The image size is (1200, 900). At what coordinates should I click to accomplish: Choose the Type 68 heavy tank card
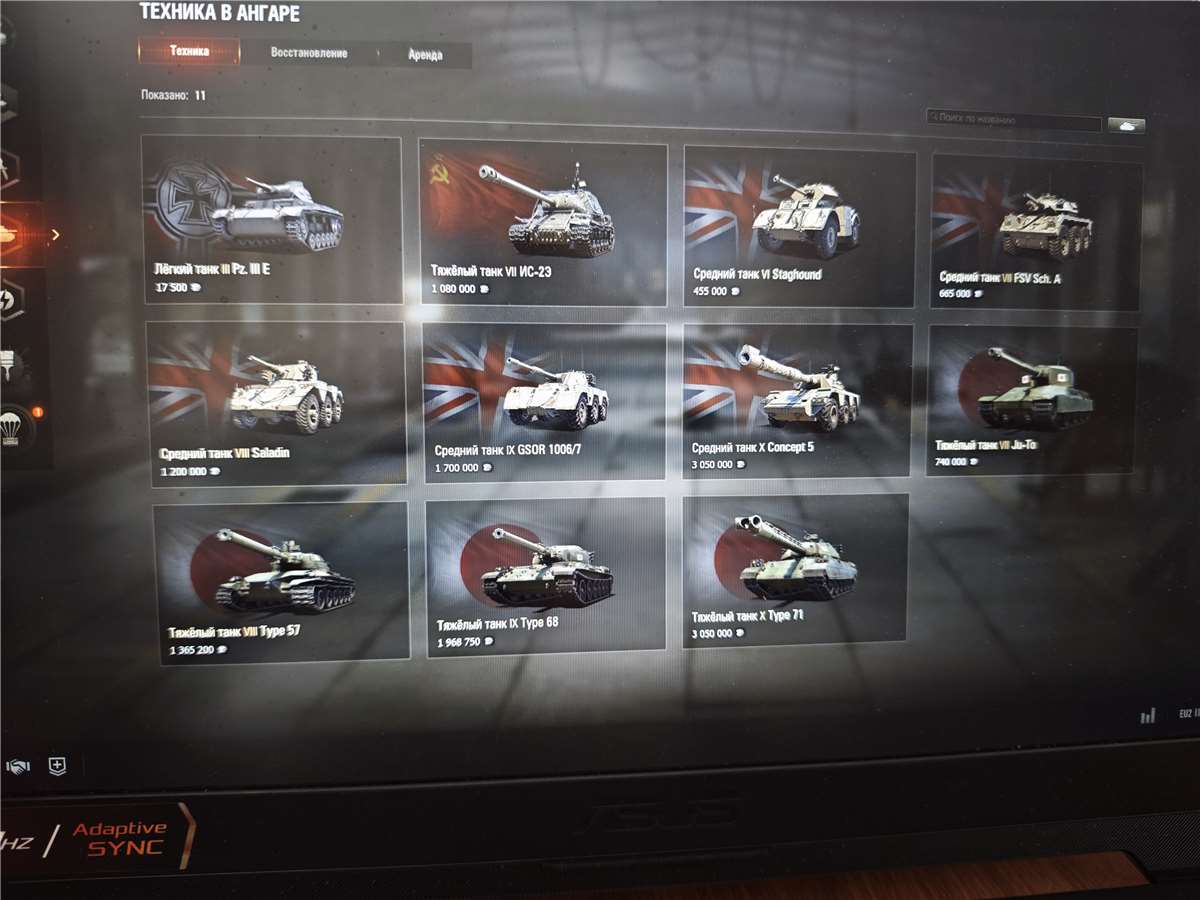[x=546, y=576]
